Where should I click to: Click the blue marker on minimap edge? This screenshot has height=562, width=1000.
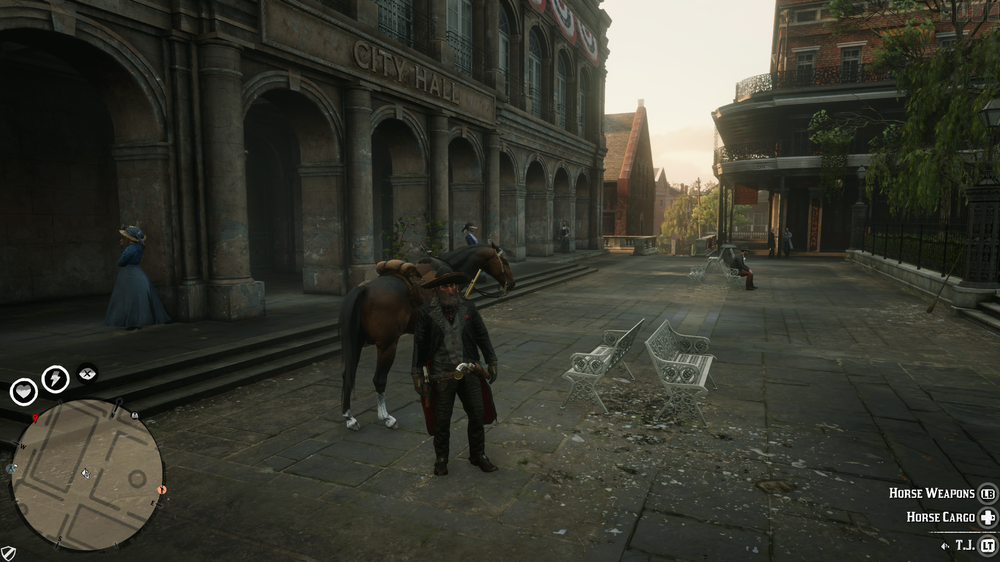[10, 467]
